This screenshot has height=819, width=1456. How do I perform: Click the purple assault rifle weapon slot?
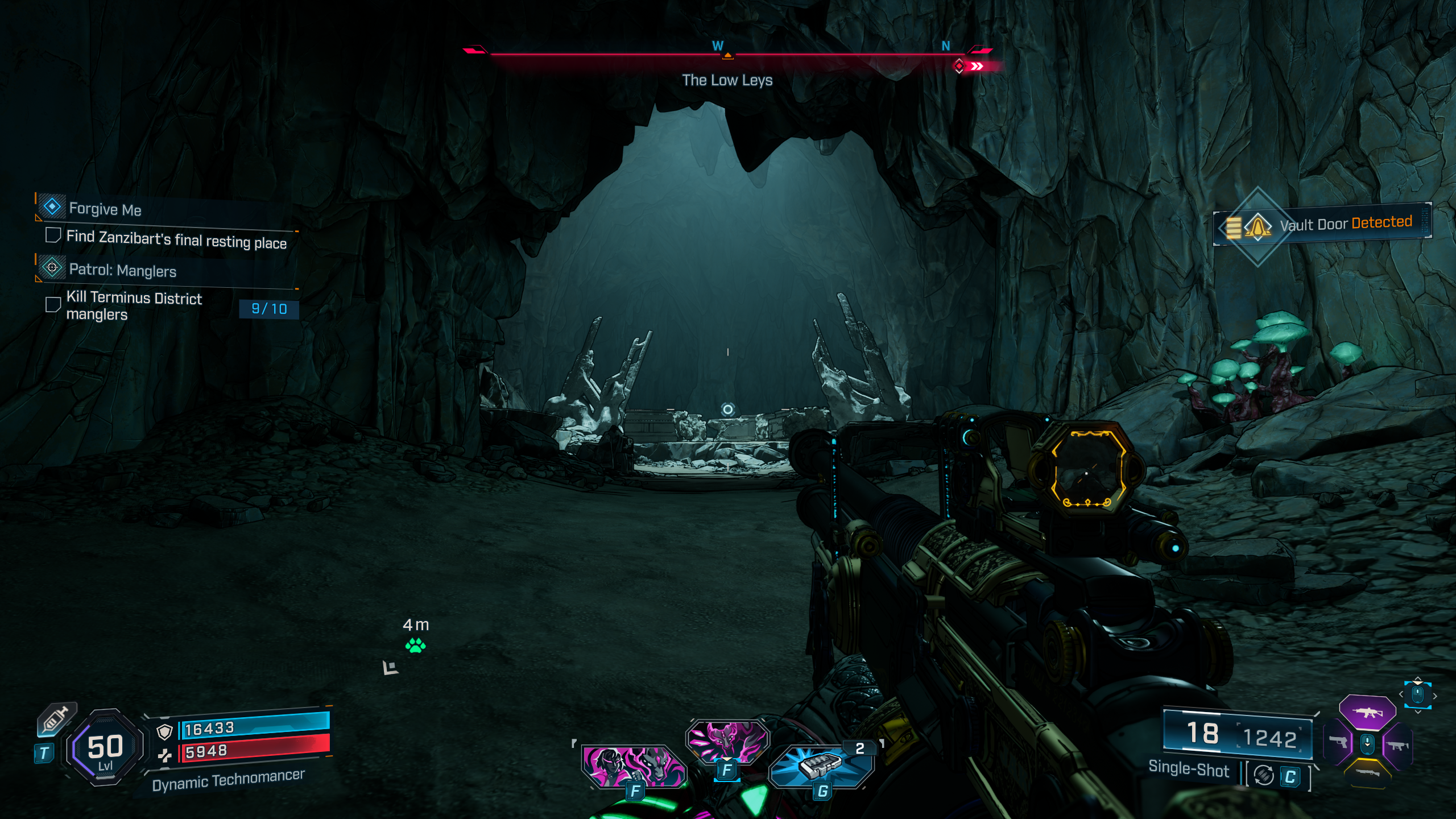1368,712
